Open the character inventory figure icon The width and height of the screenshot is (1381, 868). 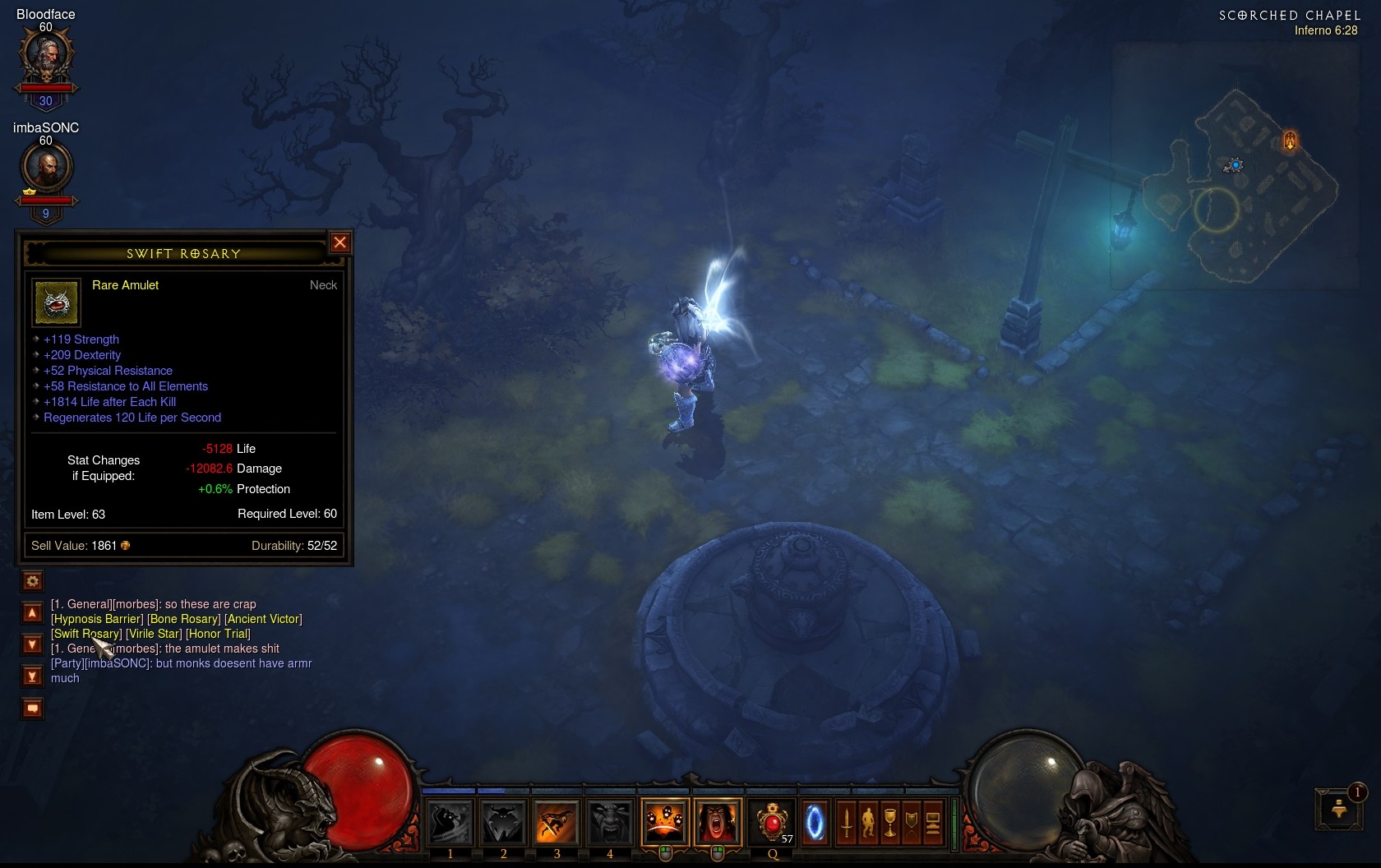(868, 822)
